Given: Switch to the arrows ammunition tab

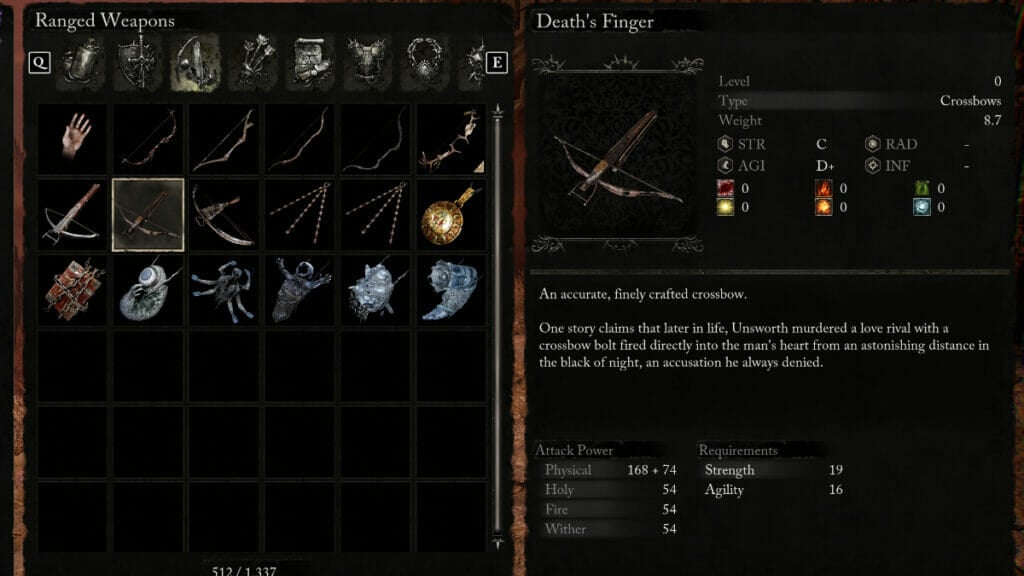Looking at the screenshot, I should [252, 64].
